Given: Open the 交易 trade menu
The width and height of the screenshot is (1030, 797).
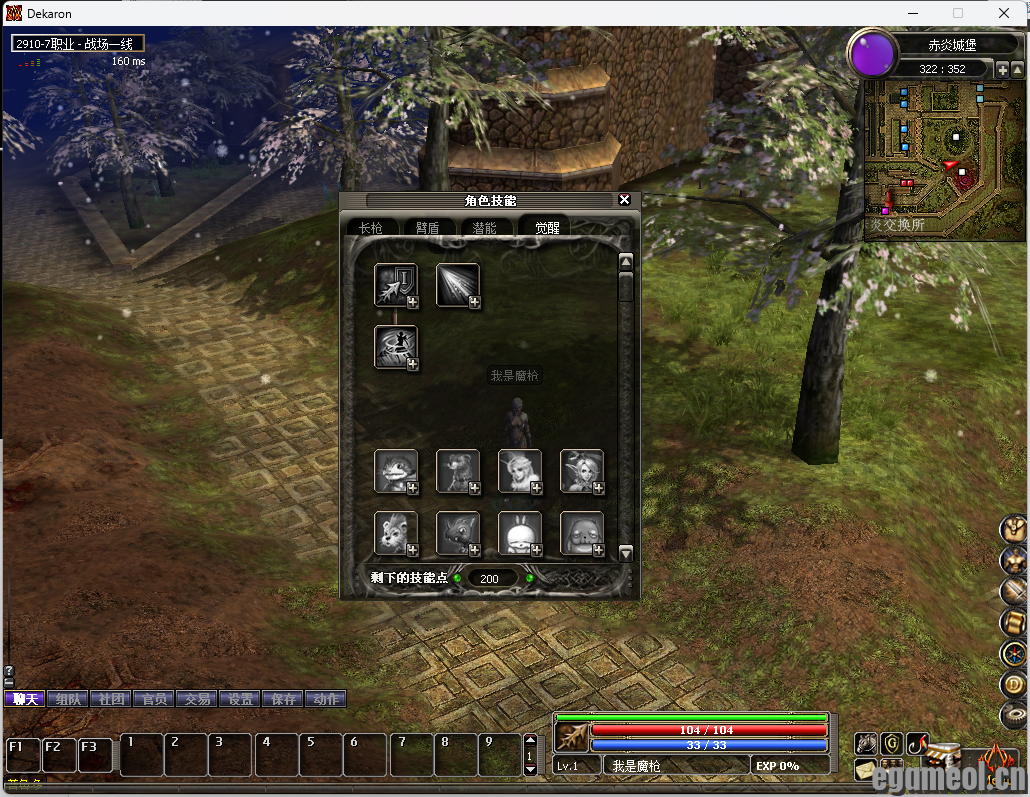Looking at the screenshot, I should [x=198, y=699].
